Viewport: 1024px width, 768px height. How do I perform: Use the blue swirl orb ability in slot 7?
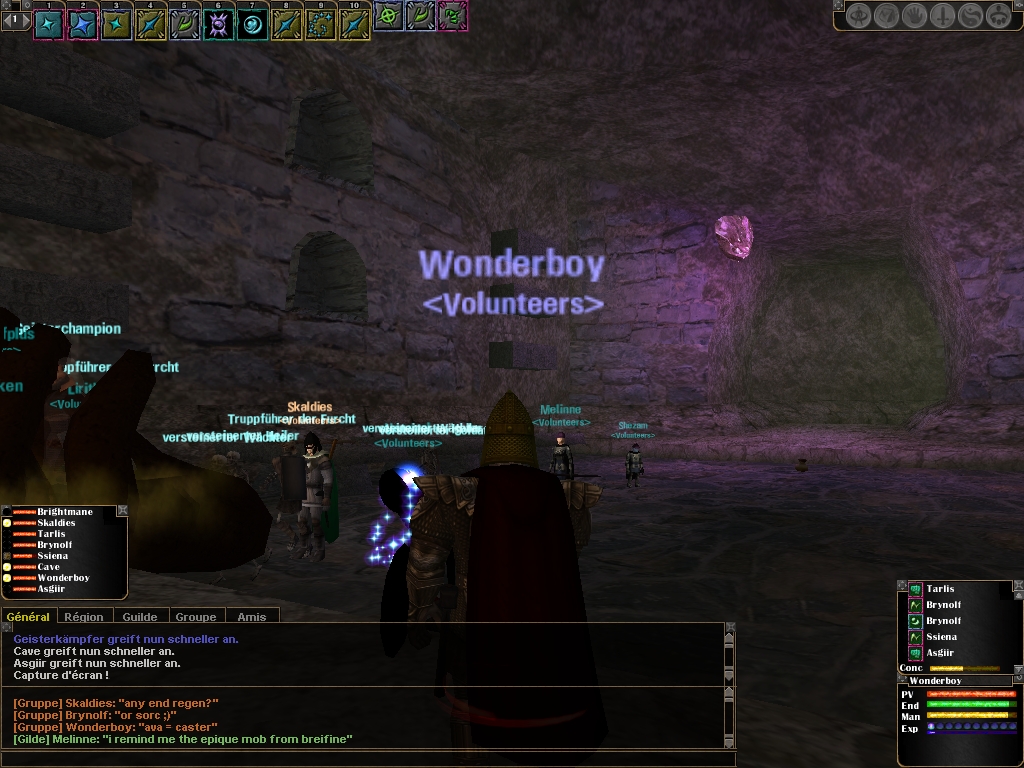click(253, 23)
